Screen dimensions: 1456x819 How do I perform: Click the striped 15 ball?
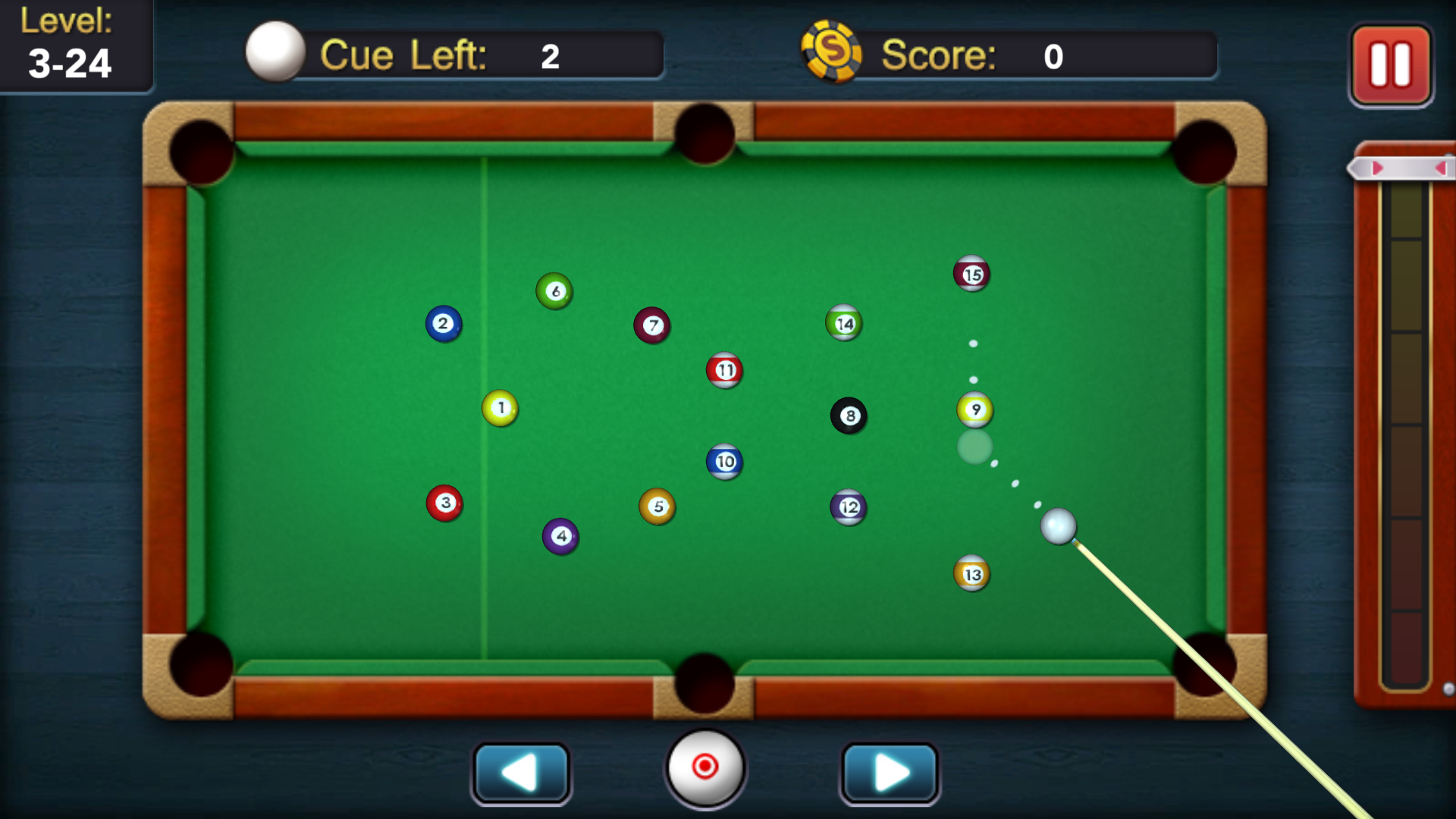coord(971,274)
